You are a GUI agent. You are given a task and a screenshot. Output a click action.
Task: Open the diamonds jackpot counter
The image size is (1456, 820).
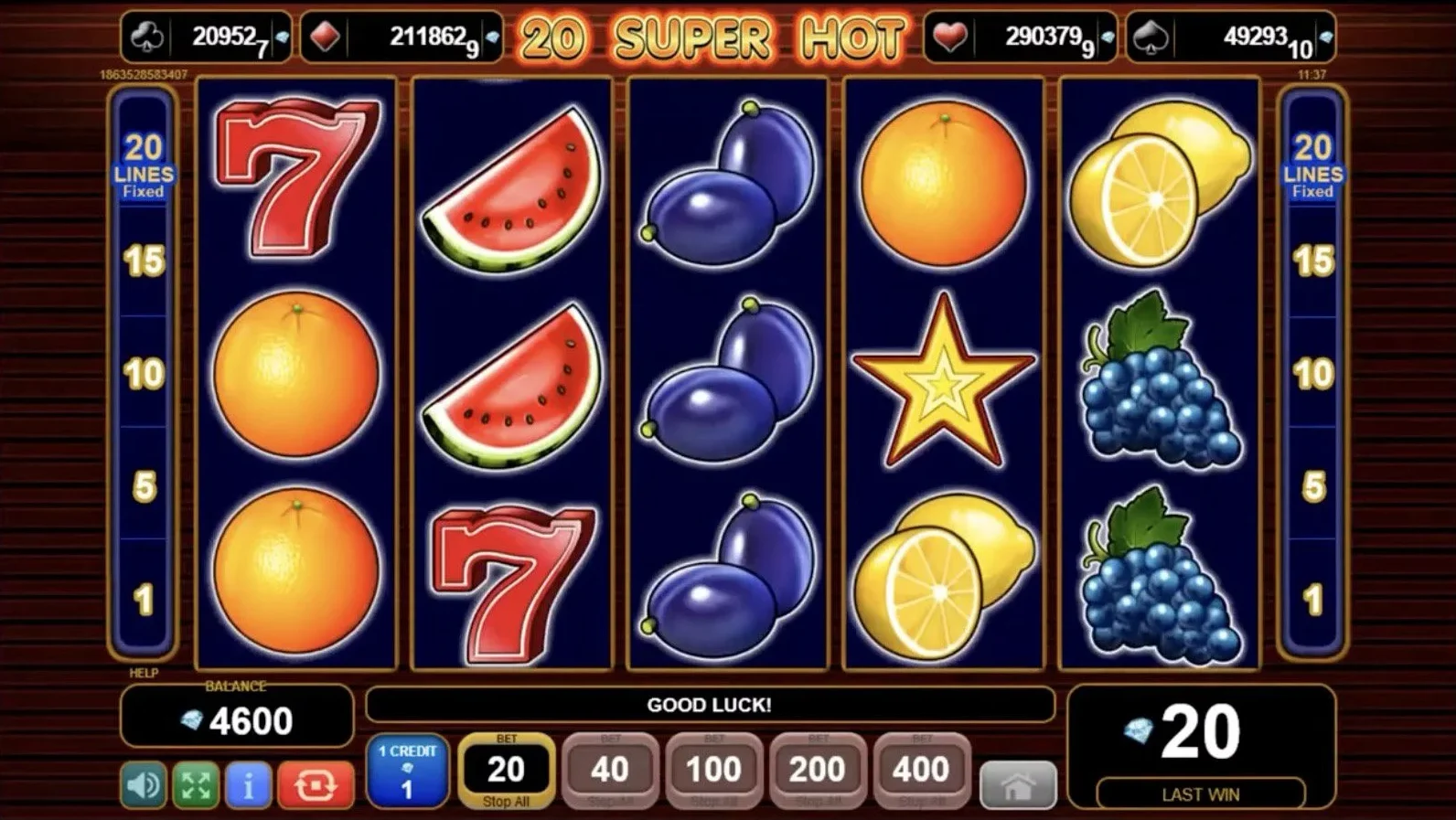[x=401, y=37]
